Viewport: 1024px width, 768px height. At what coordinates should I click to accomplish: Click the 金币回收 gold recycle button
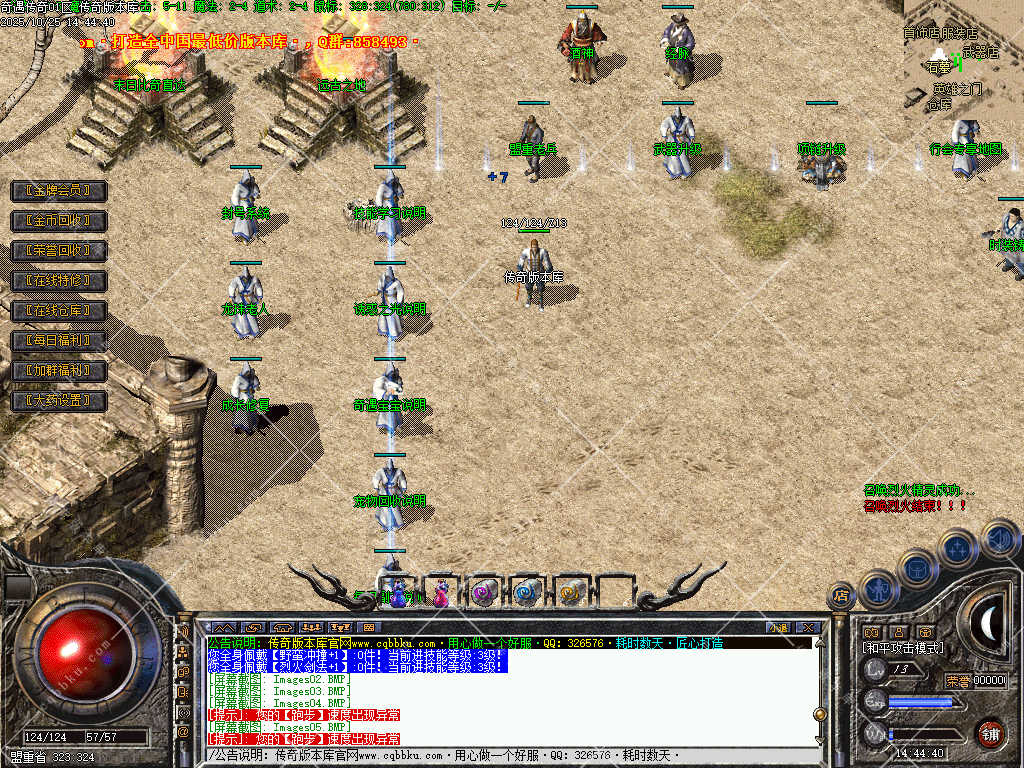click(58, 220)
